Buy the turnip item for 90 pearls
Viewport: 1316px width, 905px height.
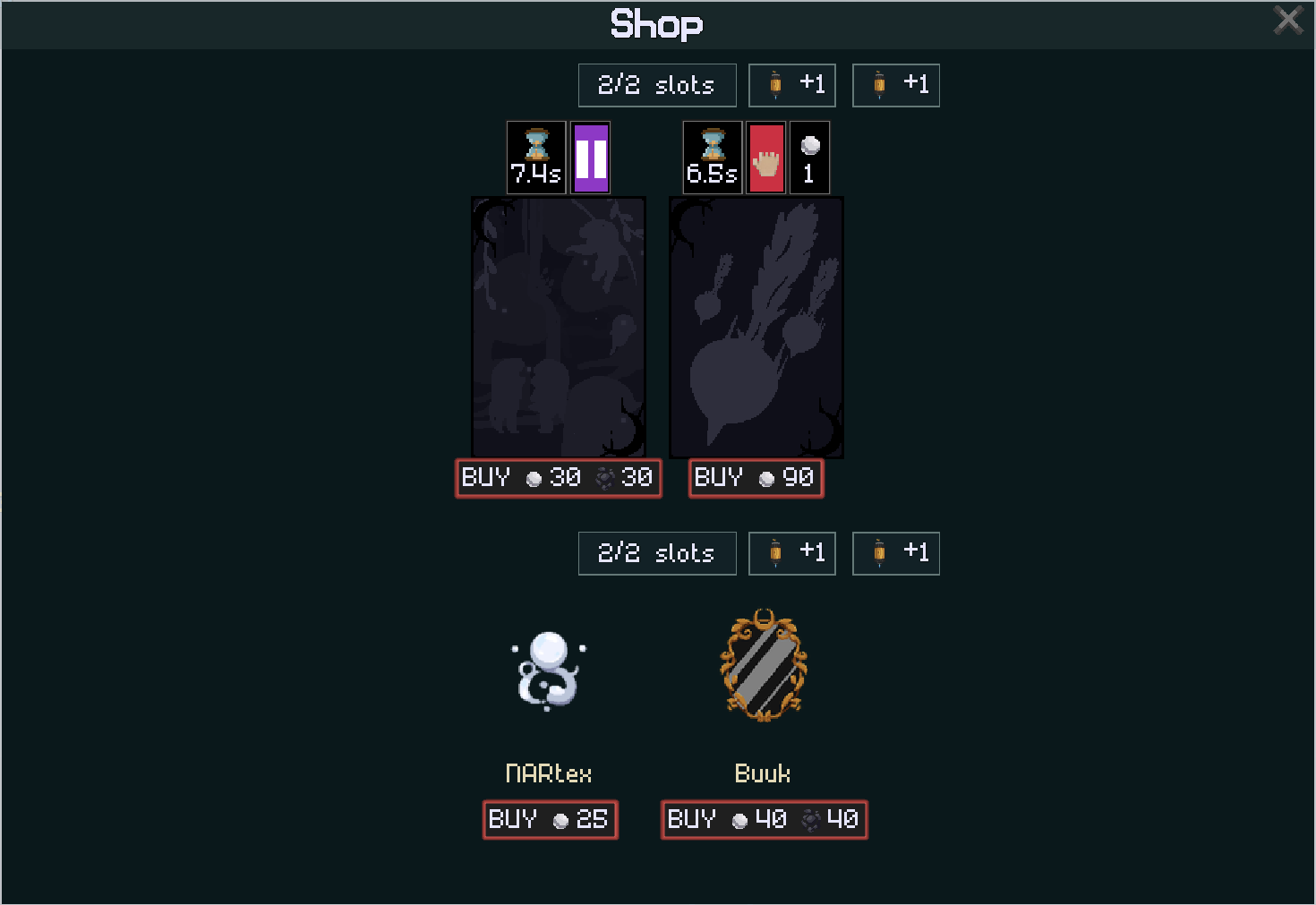pyautogui.click(x=756, y=478)
